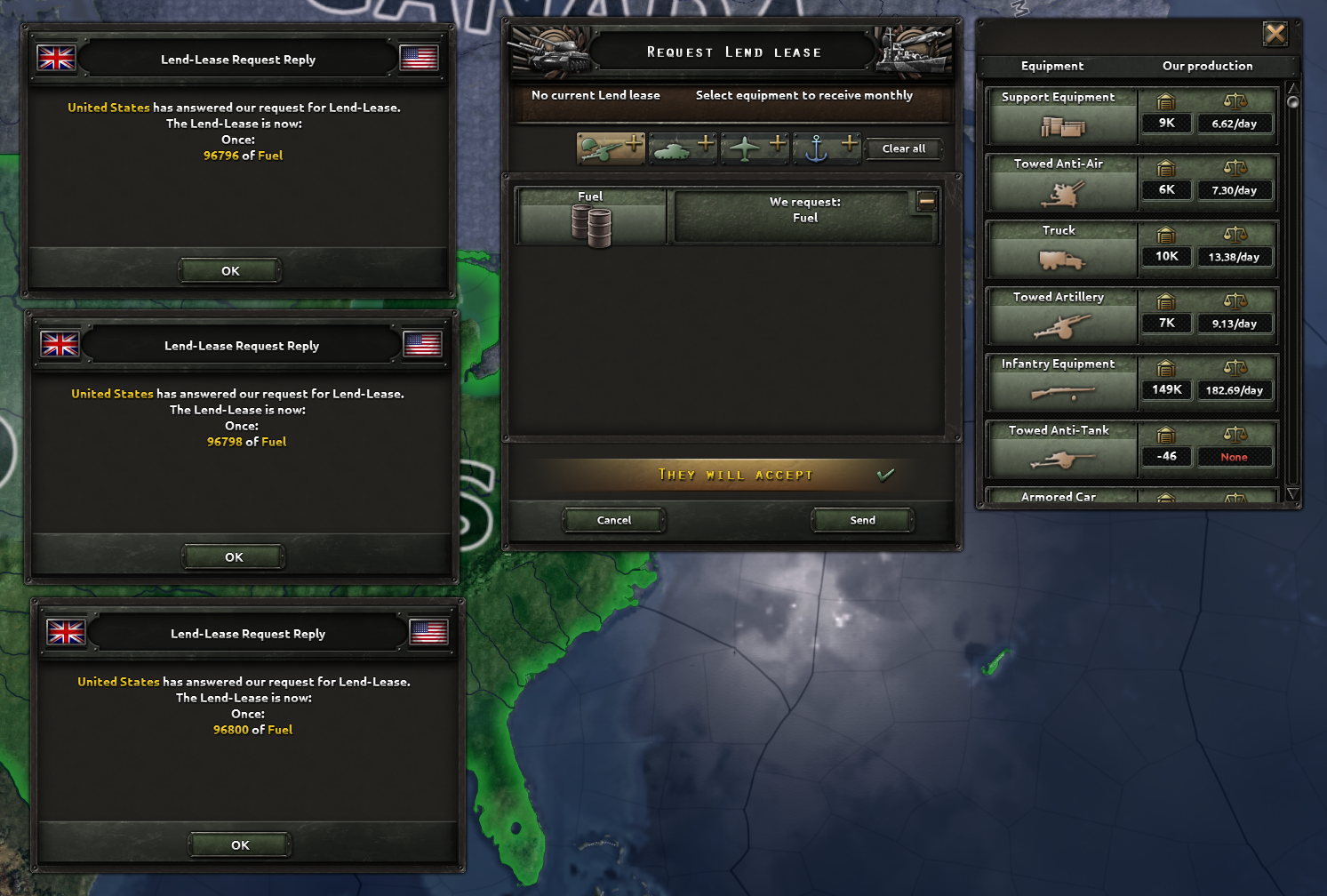Open the aircraft equipment request category

754,148
